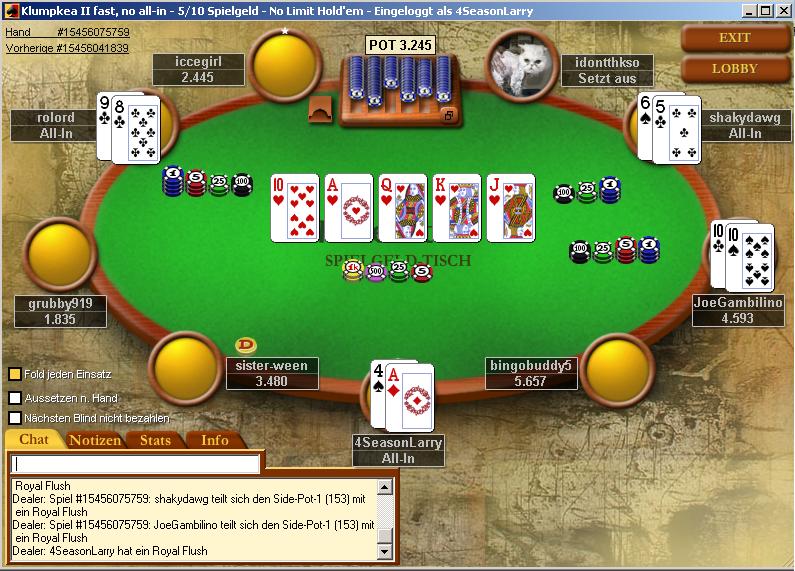Check Nächsten Blind nicht bezahlen

15,418
